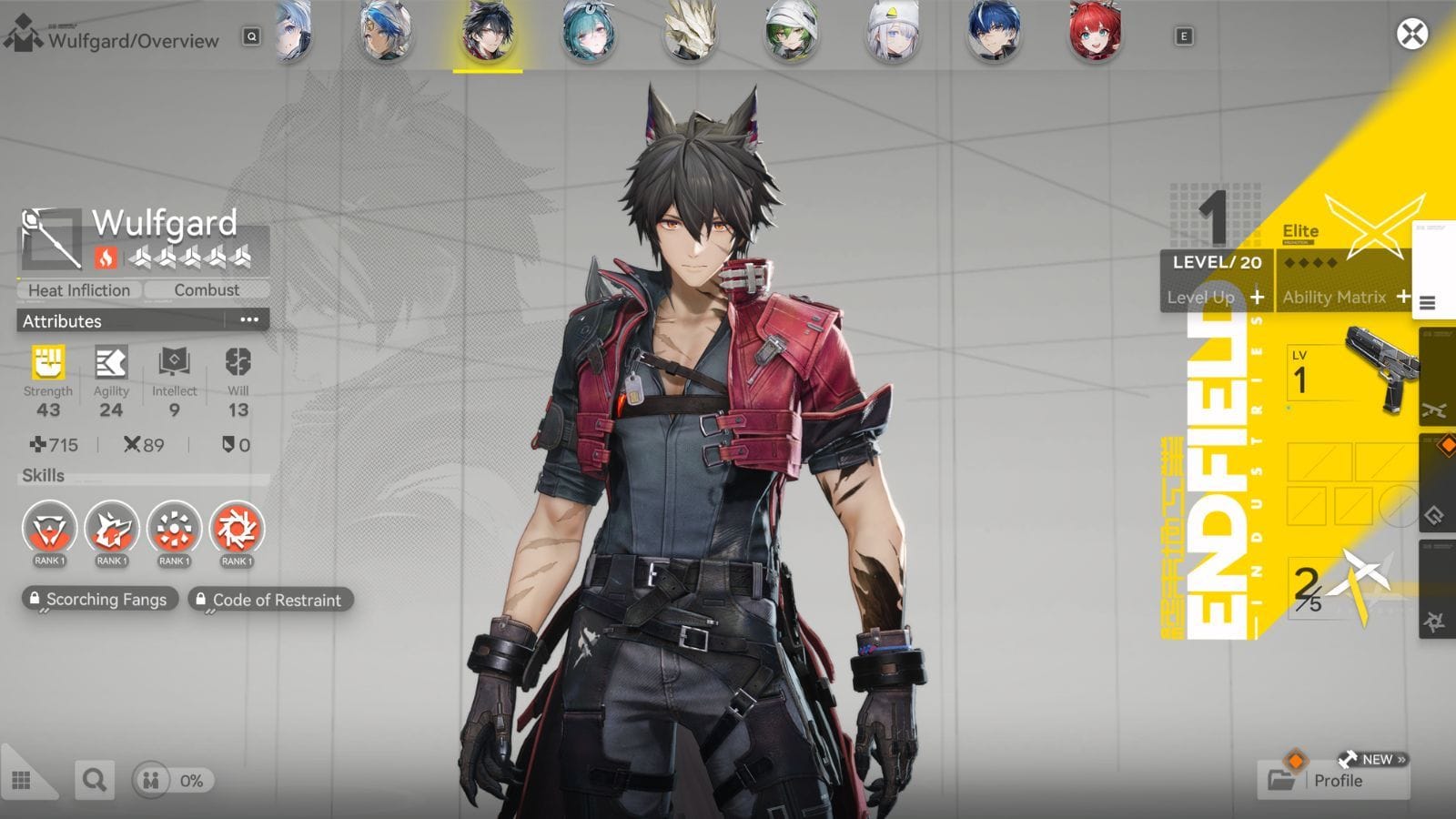Select the equipped pistol weapon slot
The width and height of the screenshot is (1456, 819).
pyautogui.click(x=1351, y=373)
